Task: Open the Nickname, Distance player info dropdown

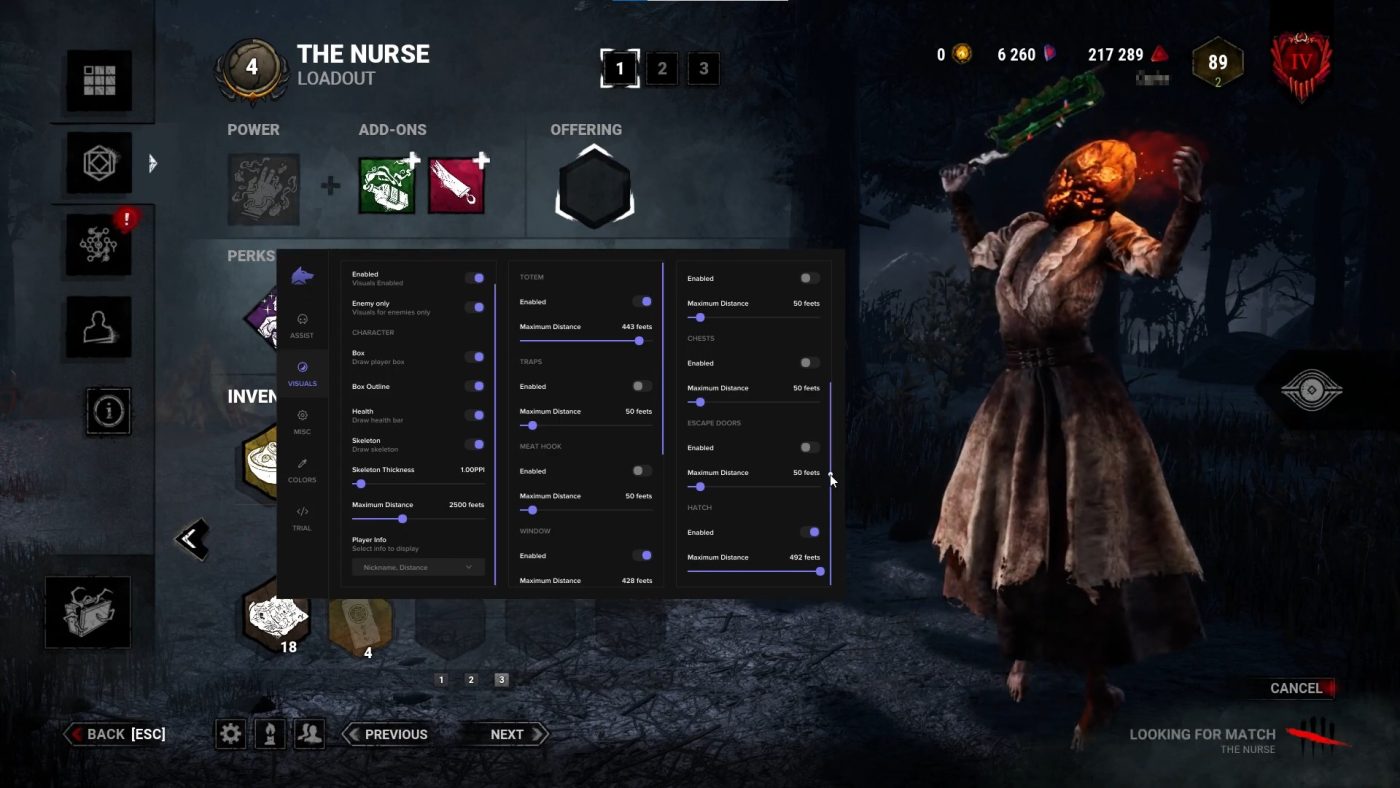Action: pyautogui.click(x=417, y=567)
